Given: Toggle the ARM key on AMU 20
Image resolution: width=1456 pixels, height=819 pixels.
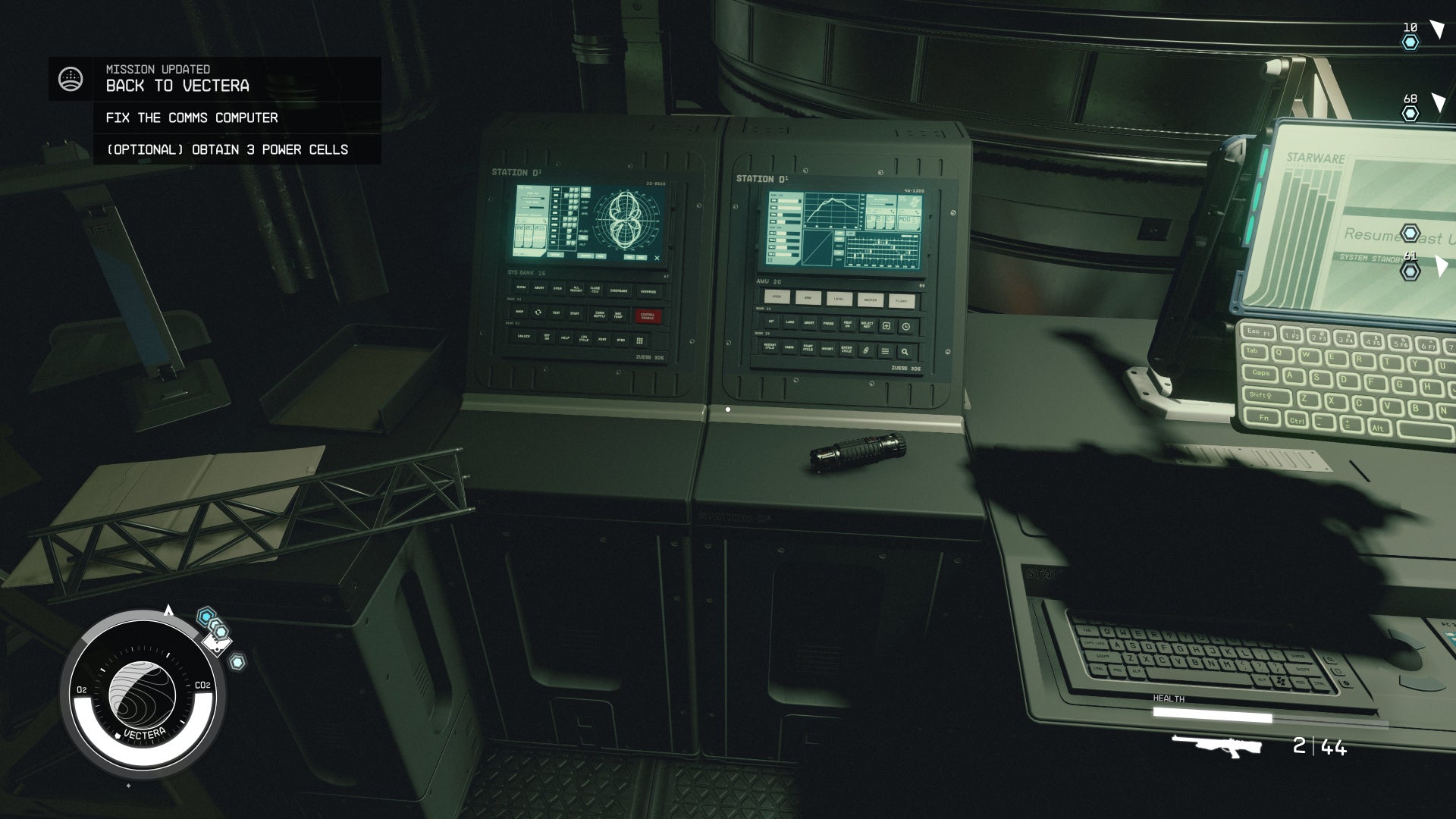Looking at the screenshot, I should 808,298.
